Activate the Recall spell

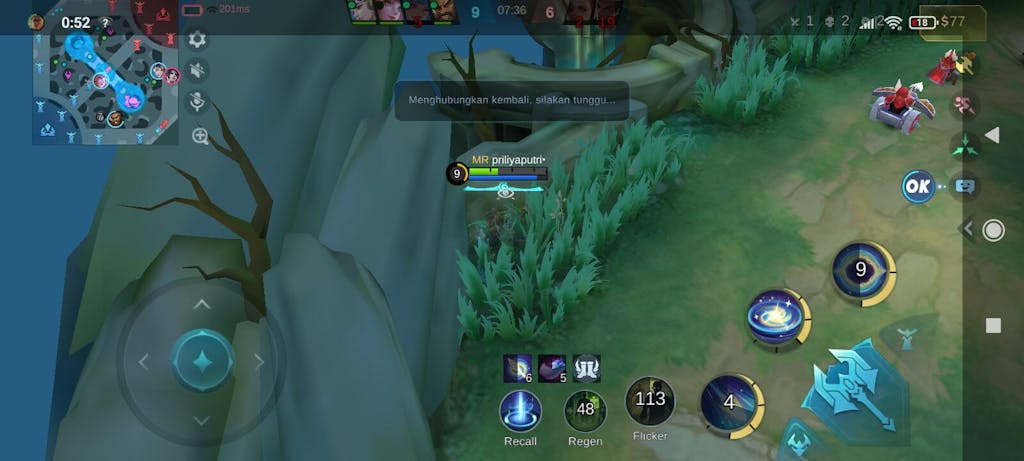pyautogui.click(x=520, y=411)
